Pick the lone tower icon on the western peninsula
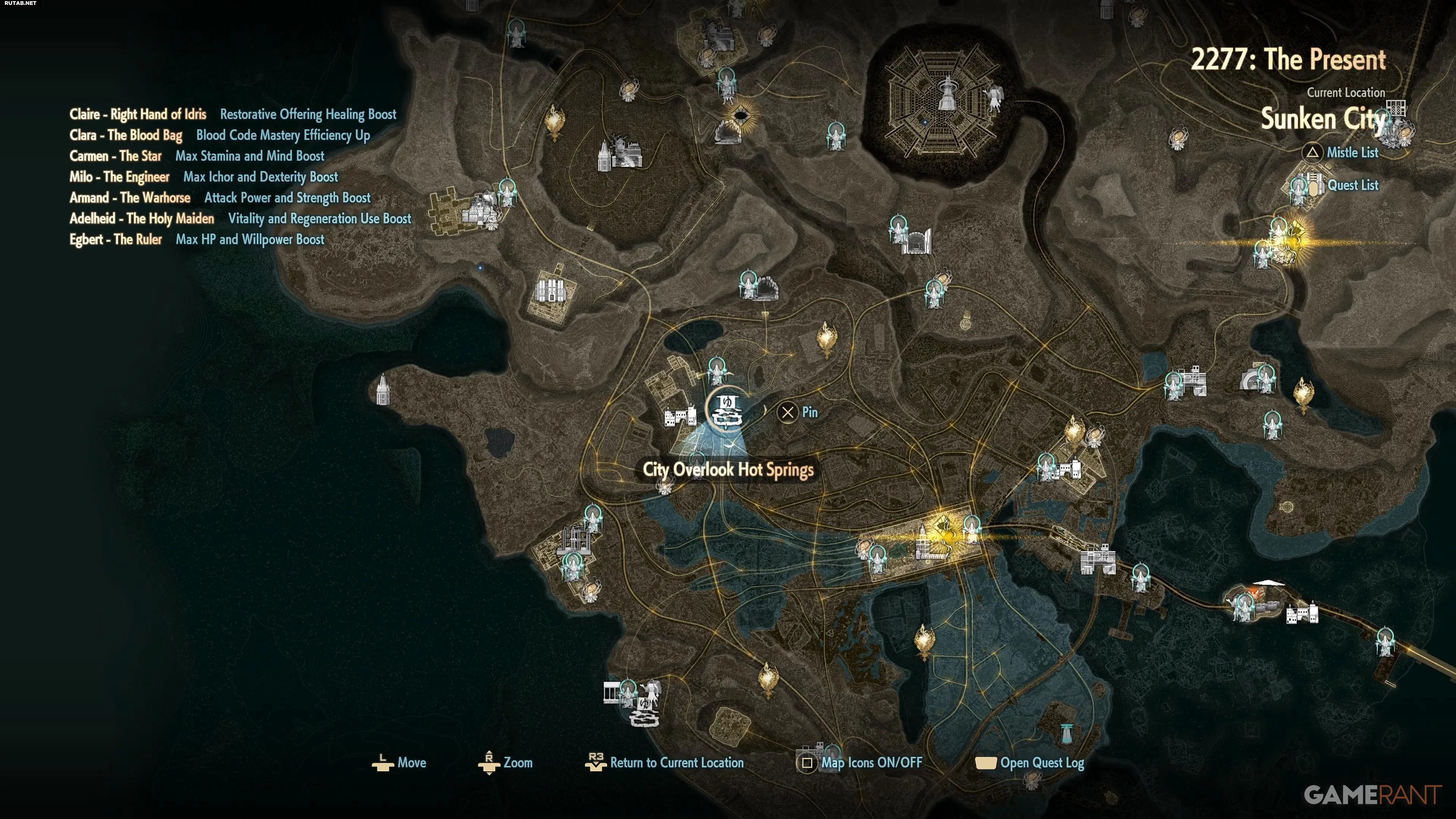The height and width of the screenshot is (819, 1456). 383,389
